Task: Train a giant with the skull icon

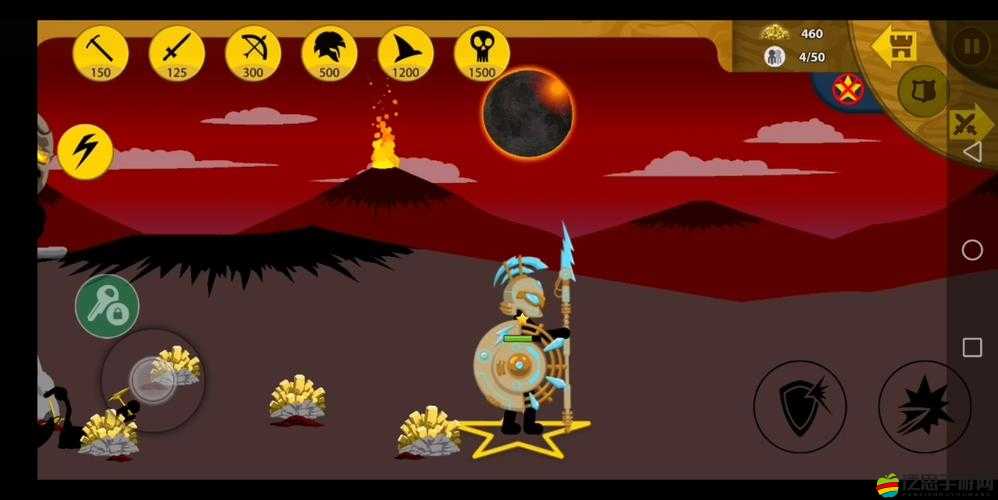Action: pyautogui.click(x=481, y=52)
